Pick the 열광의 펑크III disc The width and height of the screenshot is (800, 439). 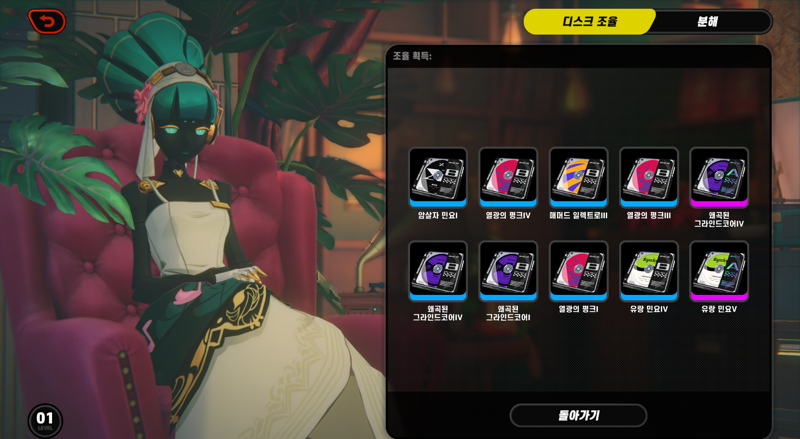click(x=648, y=177)
